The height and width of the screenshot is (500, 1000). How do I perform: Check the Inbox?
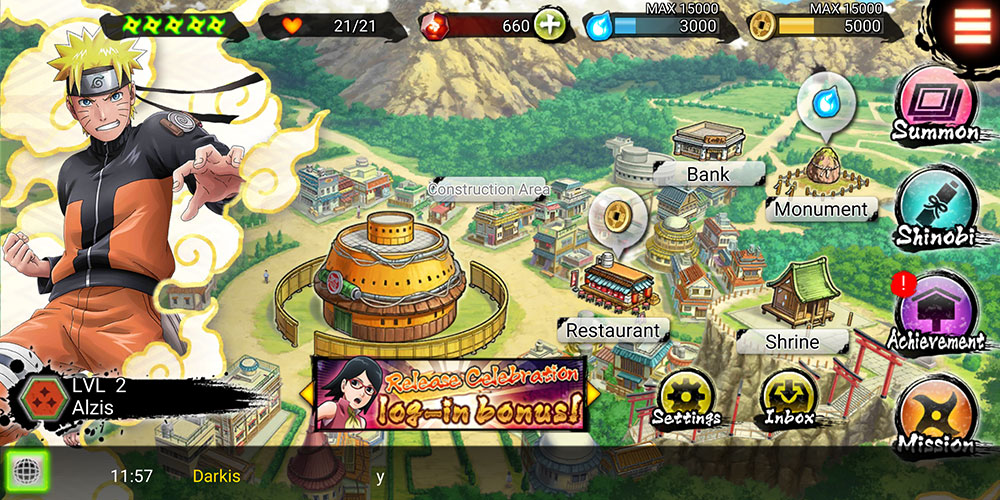coord(788,397)
